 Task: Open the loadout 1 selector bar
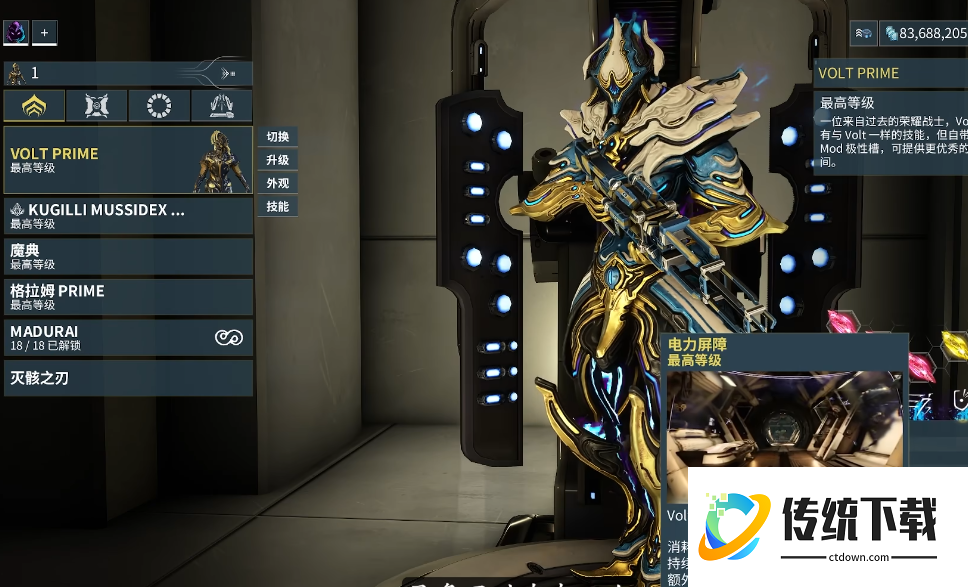click(128, 73)
